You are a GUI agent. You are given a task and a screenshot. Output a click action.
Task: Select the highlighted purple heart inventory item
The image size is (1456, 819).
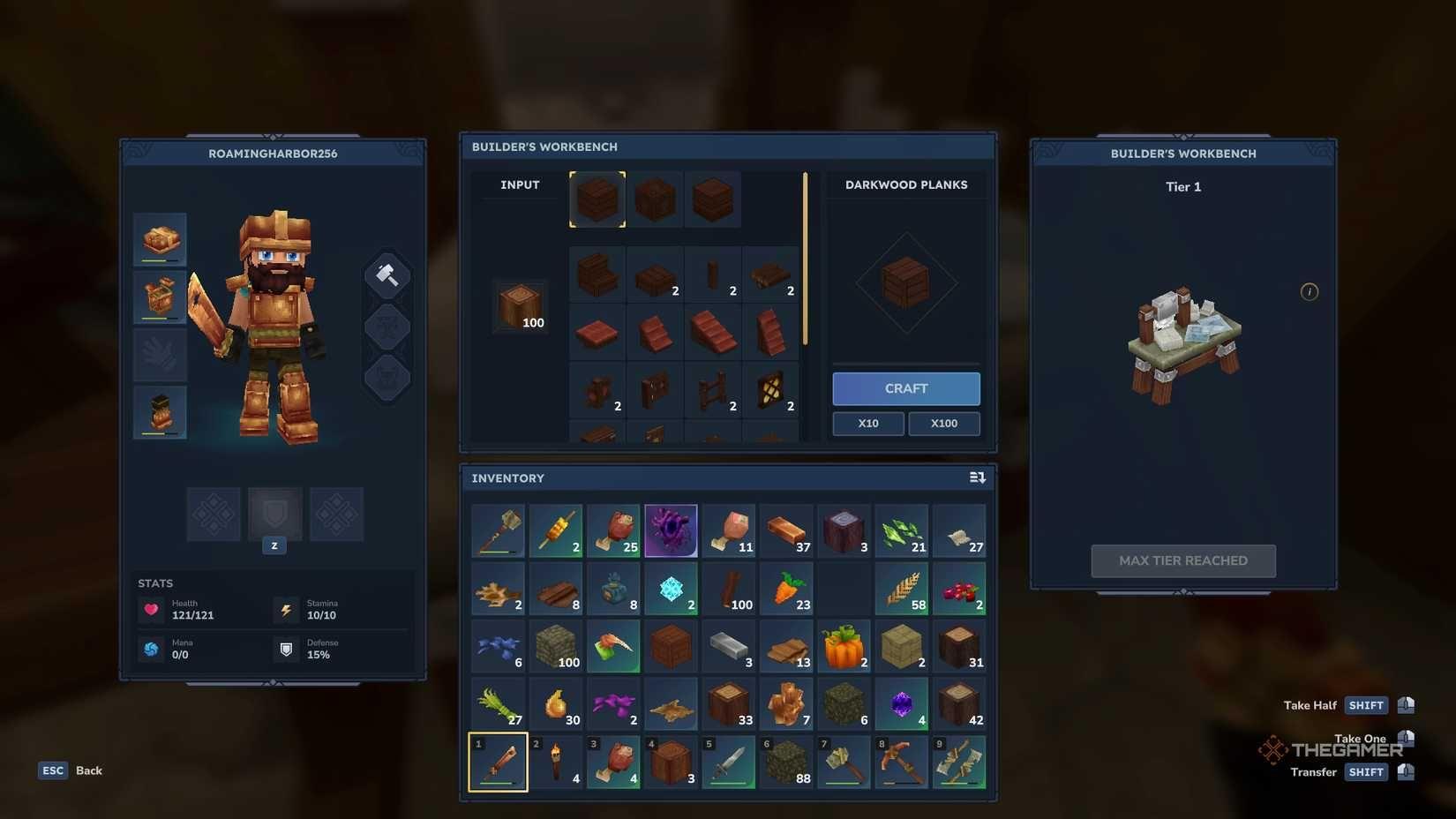click(x=671, y=530)
